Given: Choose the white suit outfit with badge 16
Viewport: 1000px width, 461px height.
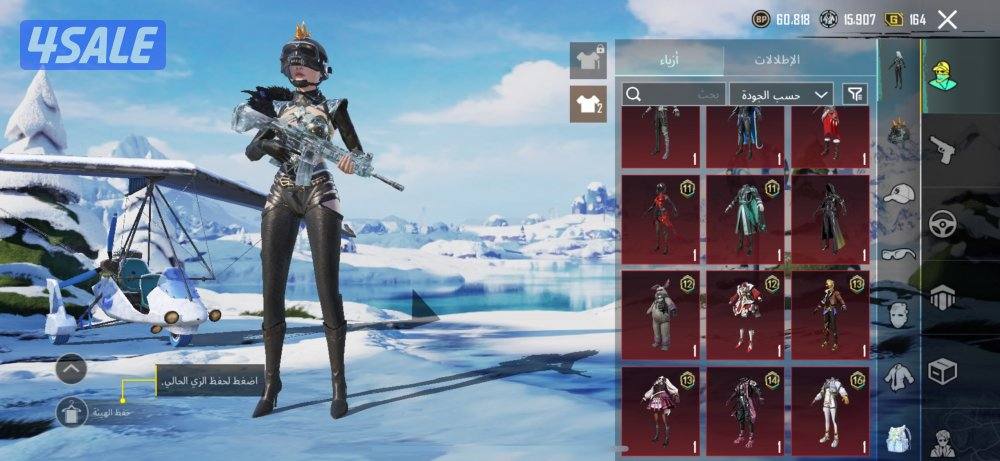Looking at the screenshot, I should click(x=830, y=411).
